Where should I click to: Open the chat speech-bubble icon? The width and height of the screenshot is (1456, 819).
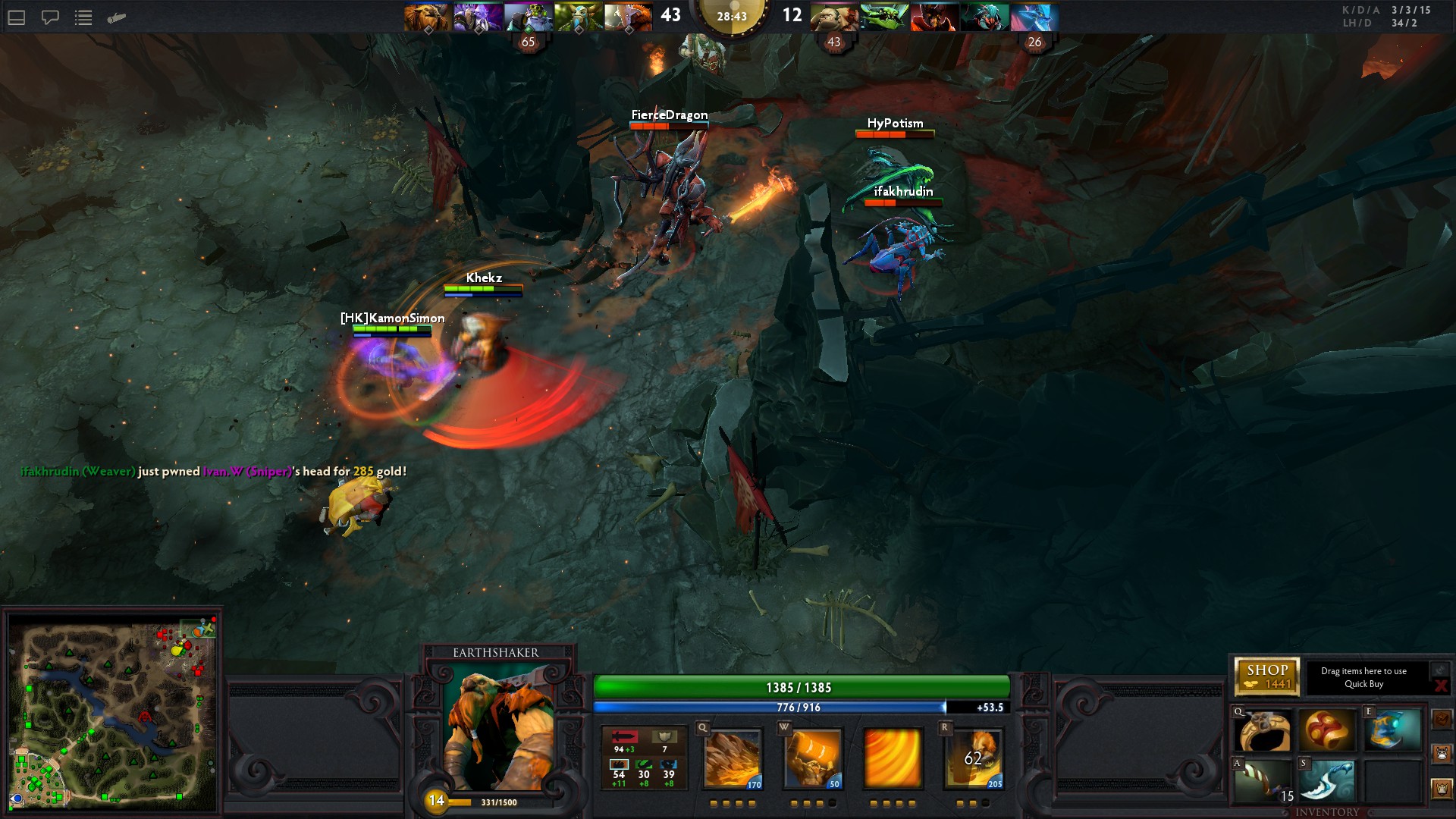pos(50,17)
